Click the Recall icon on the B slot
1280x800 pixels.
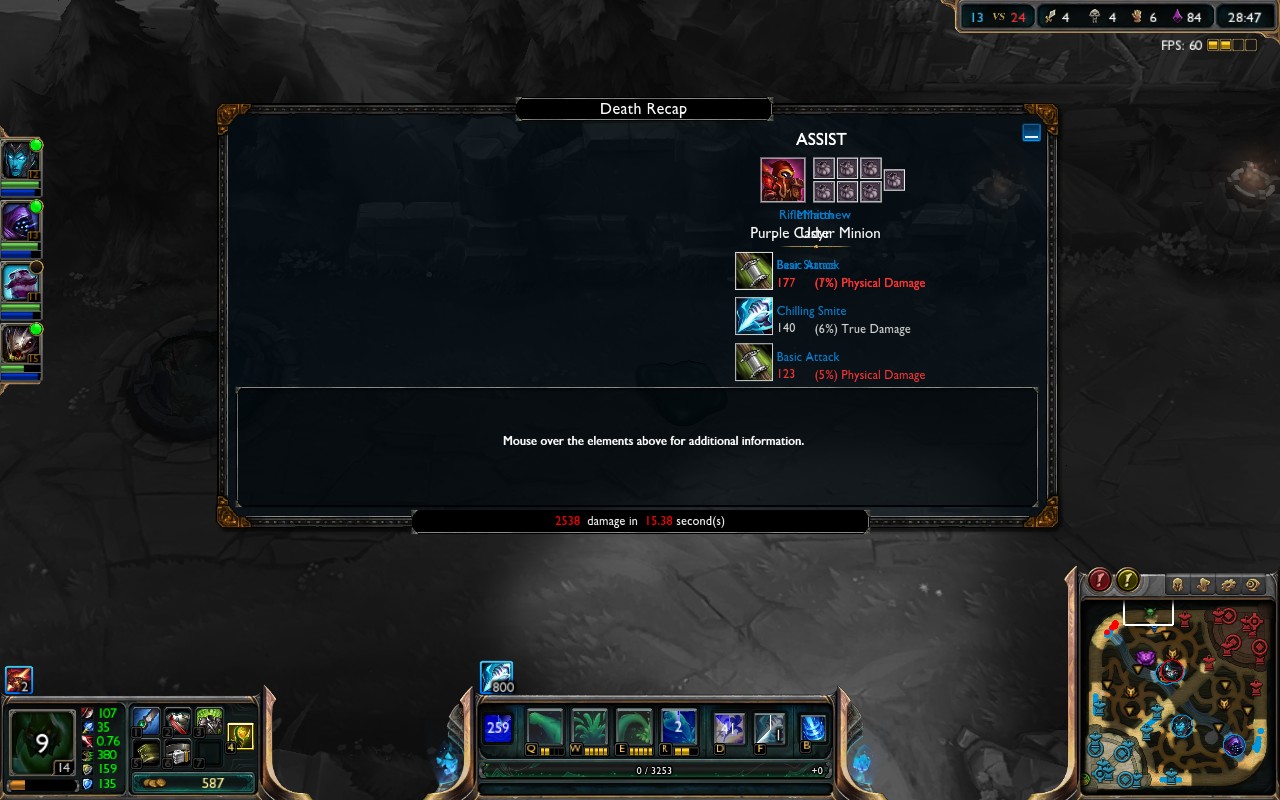click(811, 727)
